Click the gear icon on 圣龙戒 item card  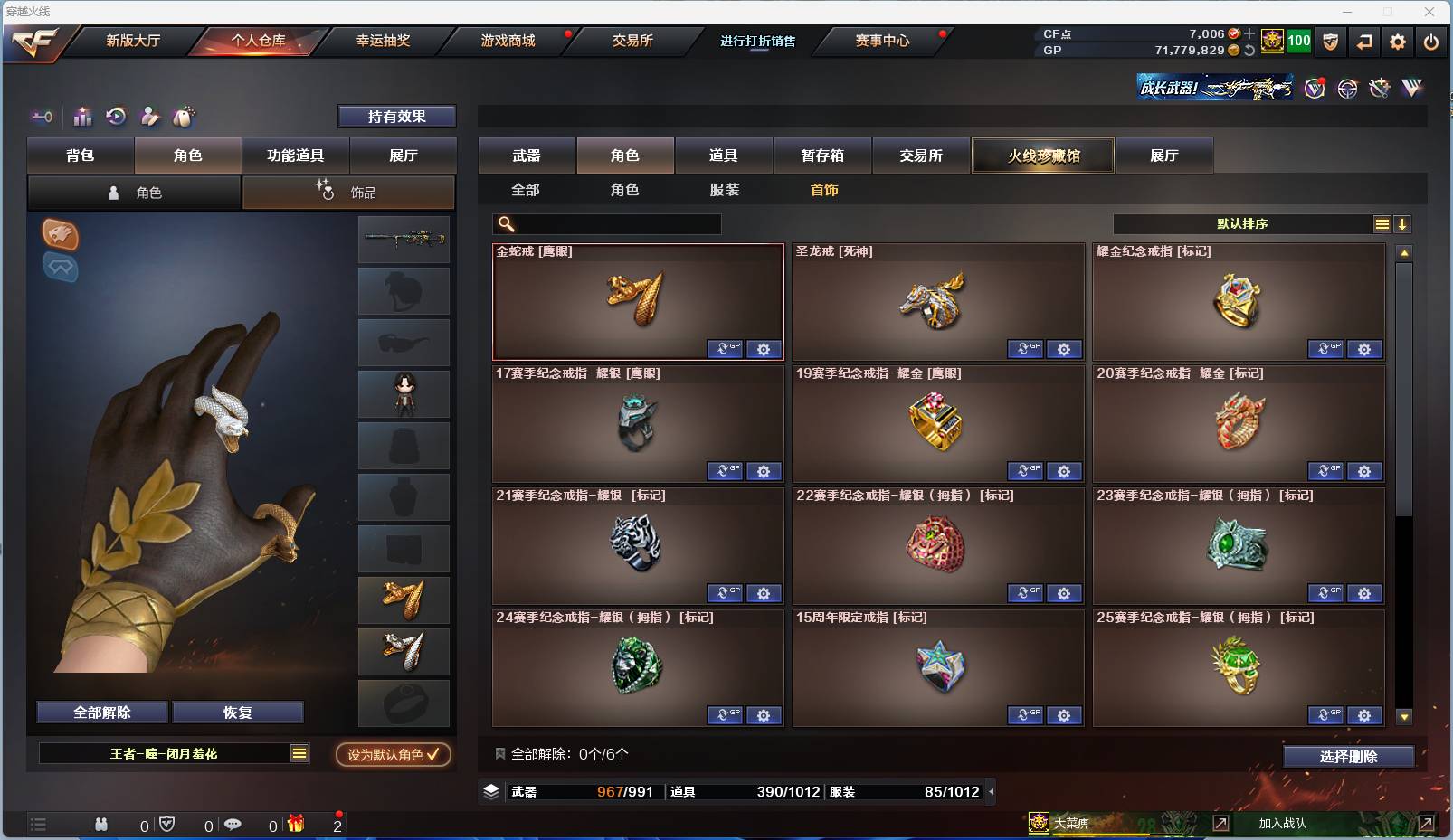point(1064,349)
